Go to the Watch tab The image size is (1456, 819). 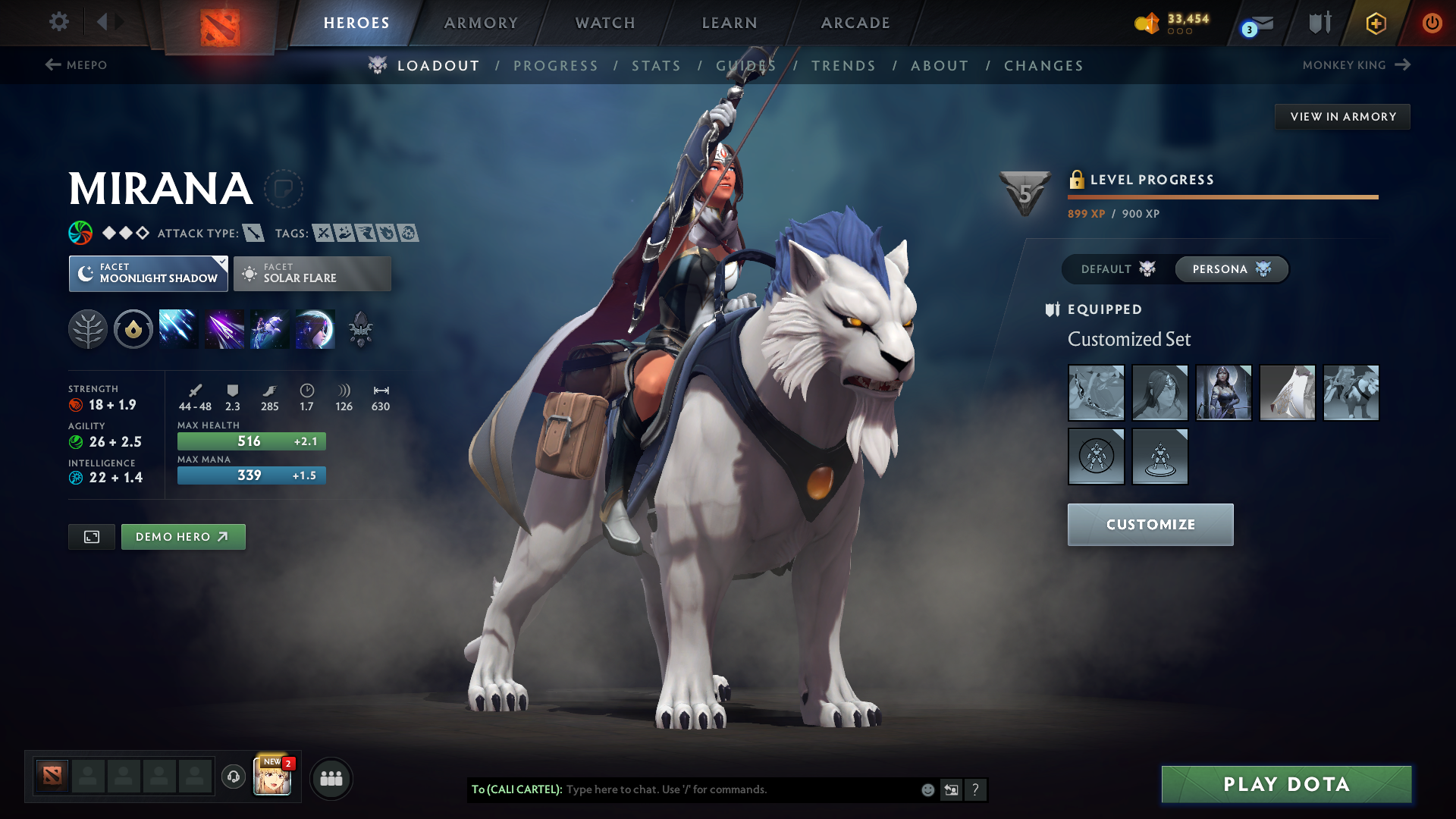click(605, 23)
